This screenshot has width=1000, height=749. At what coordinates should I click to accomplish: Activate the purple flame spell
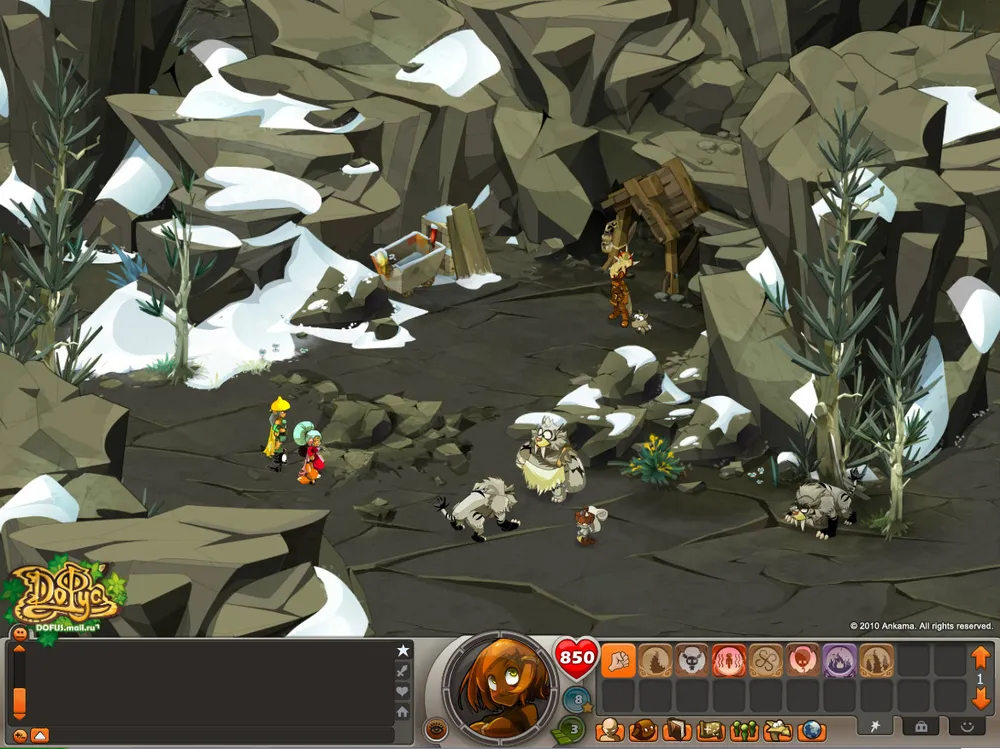tap(839, 661)
